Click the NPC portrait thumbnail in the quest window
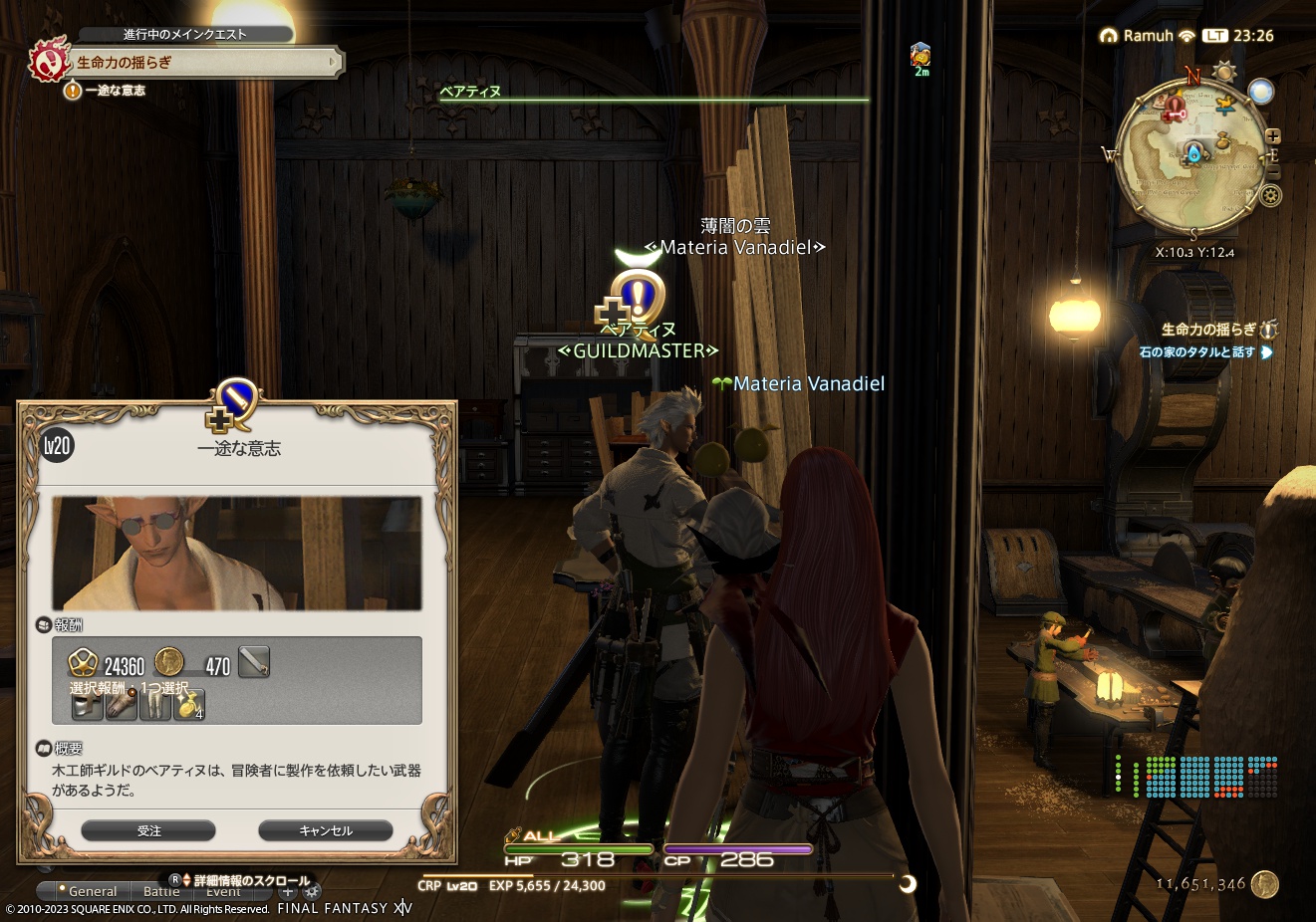 (x=236, y=554)
